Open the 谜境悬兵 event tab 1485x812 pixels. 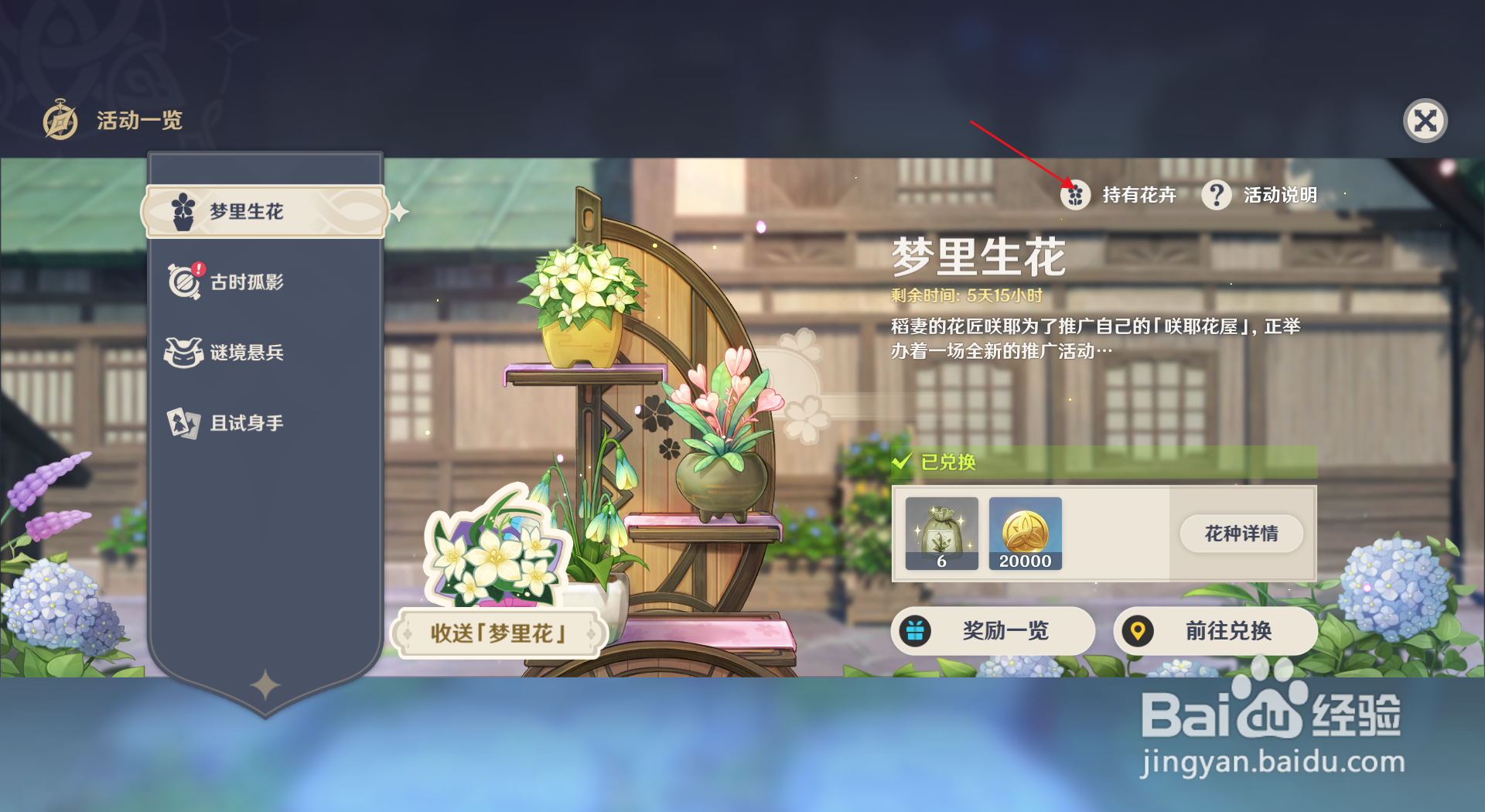pyautogui.click(x=247, y=352)
